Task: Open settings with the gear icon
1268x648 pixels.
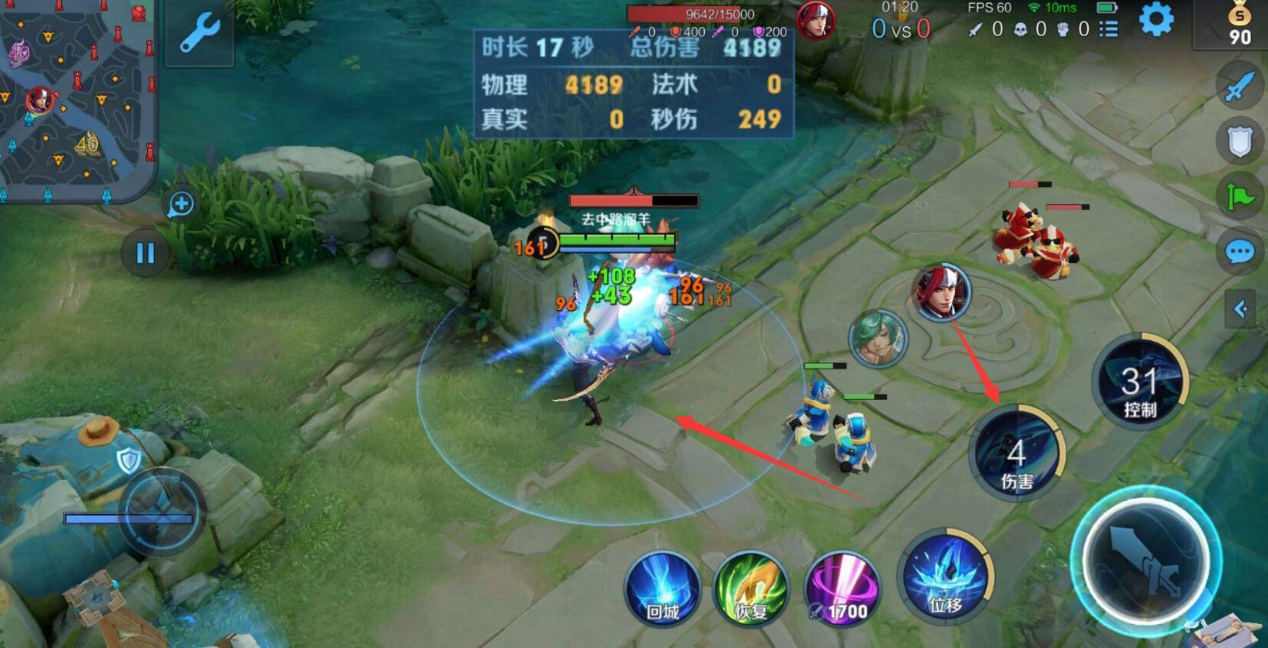Action: click(x=1156, y=19)
